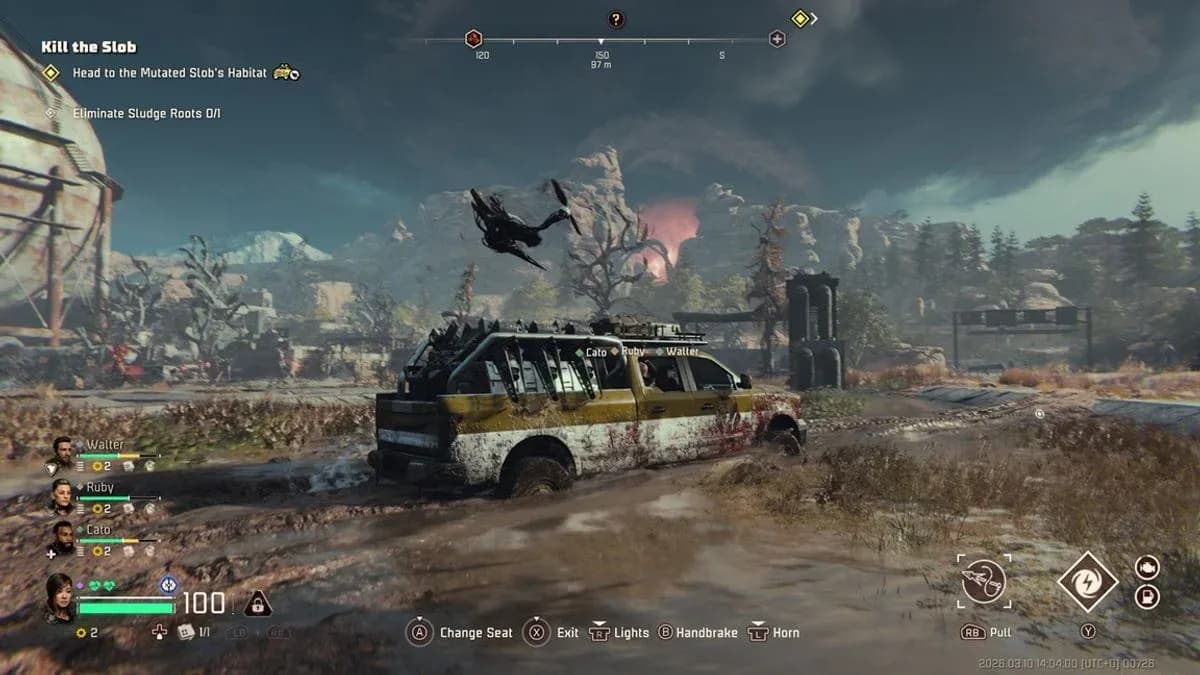Activate the lightning bolt diamond ability

point(1087,582)
